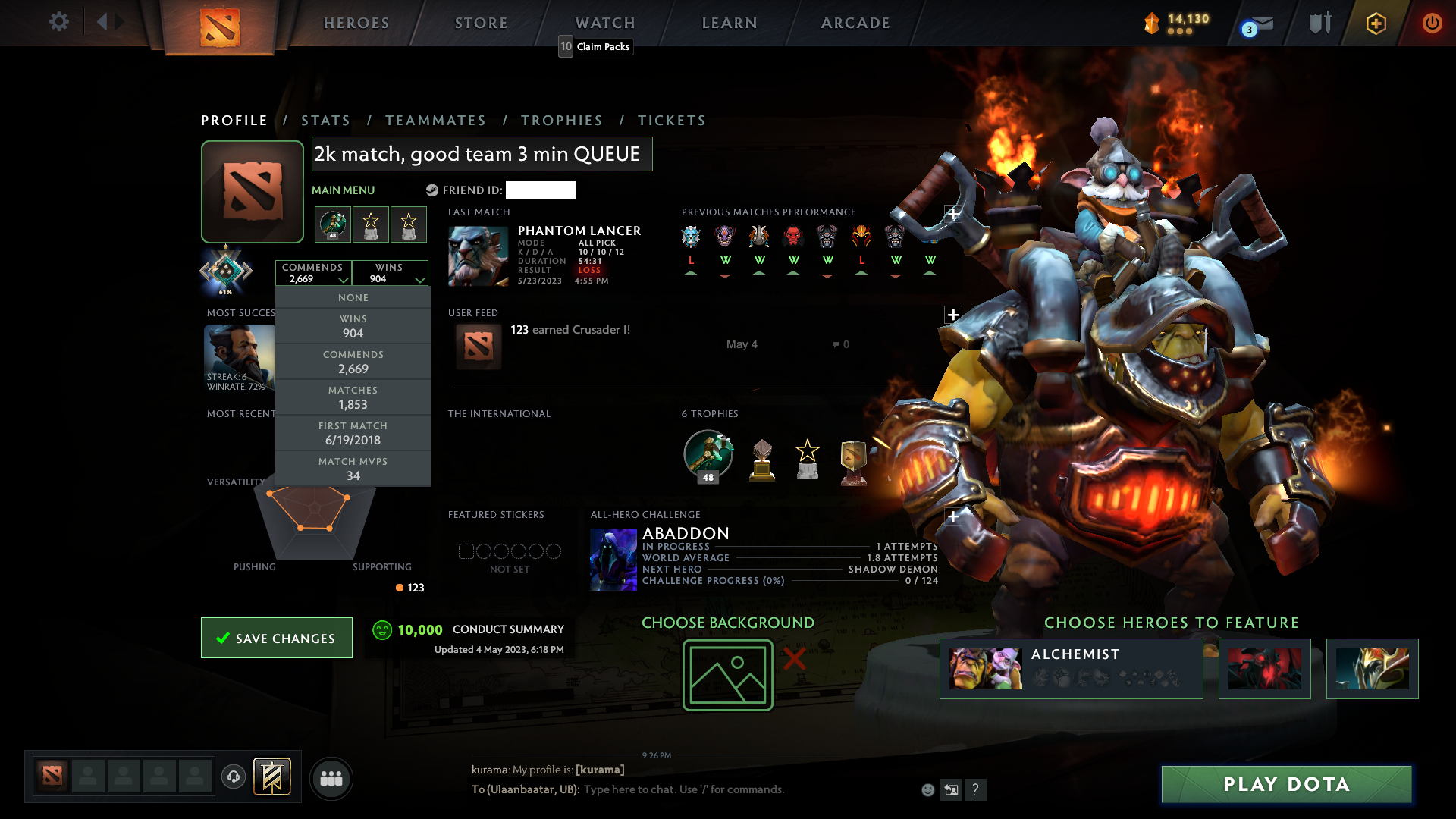This screenshot has width=1456, height=819.
Task: Switch to the Arcade section
Action: click(855, 23)
